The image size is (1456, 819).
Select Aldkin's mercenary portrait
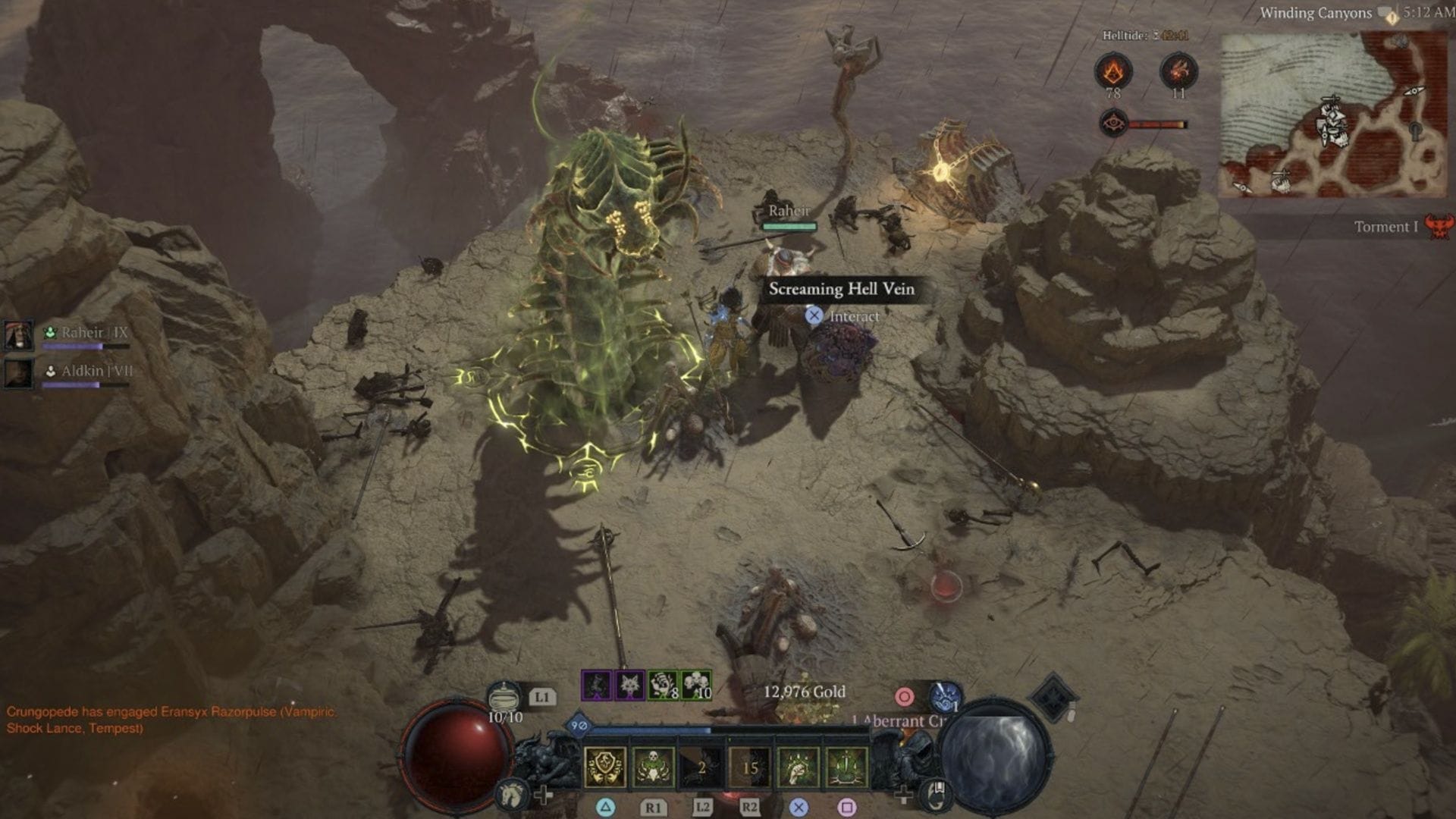[x=18, y=373]
